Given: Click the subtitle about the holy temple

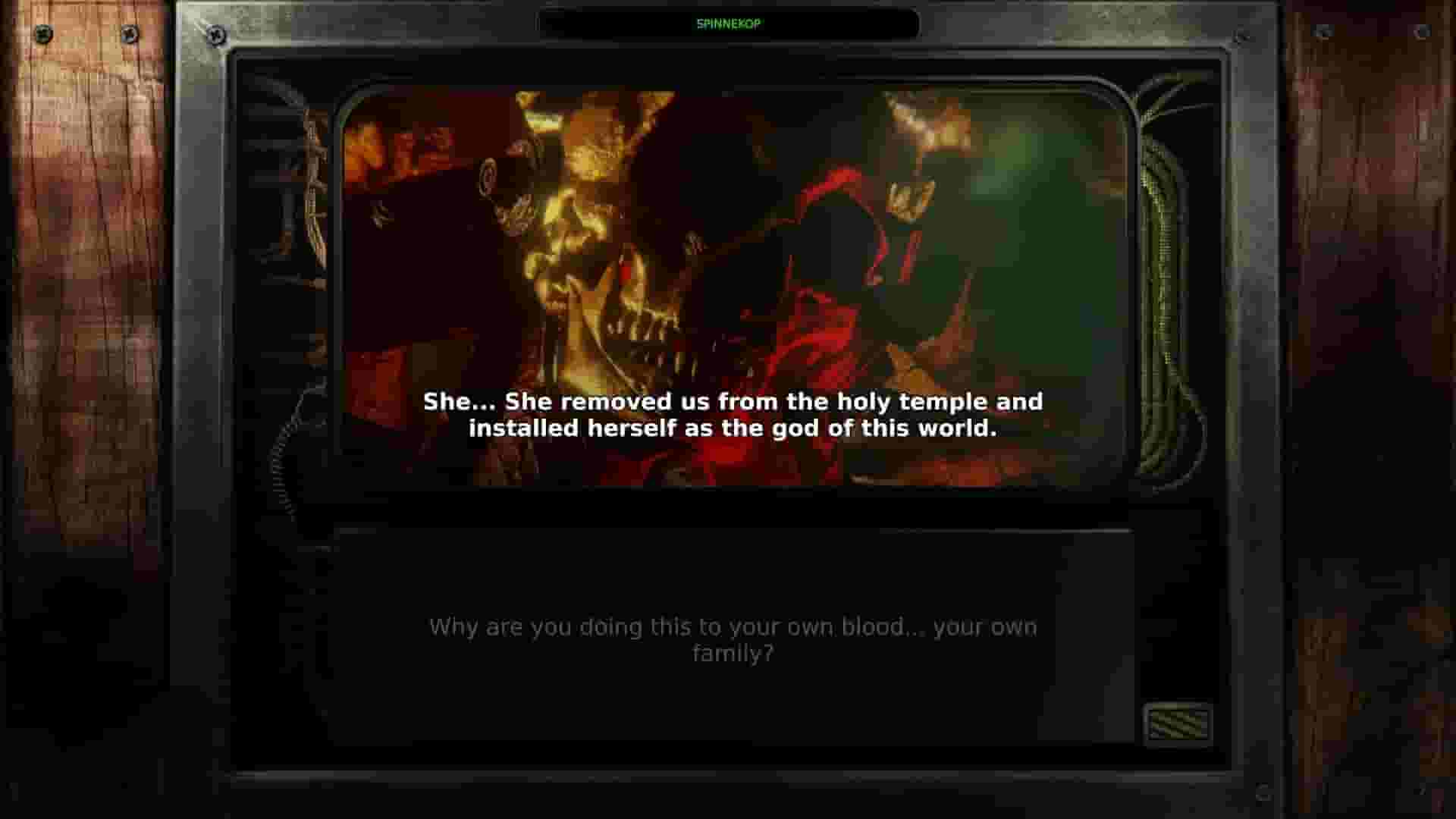Looking at the screenshot, I should (732, 415).
